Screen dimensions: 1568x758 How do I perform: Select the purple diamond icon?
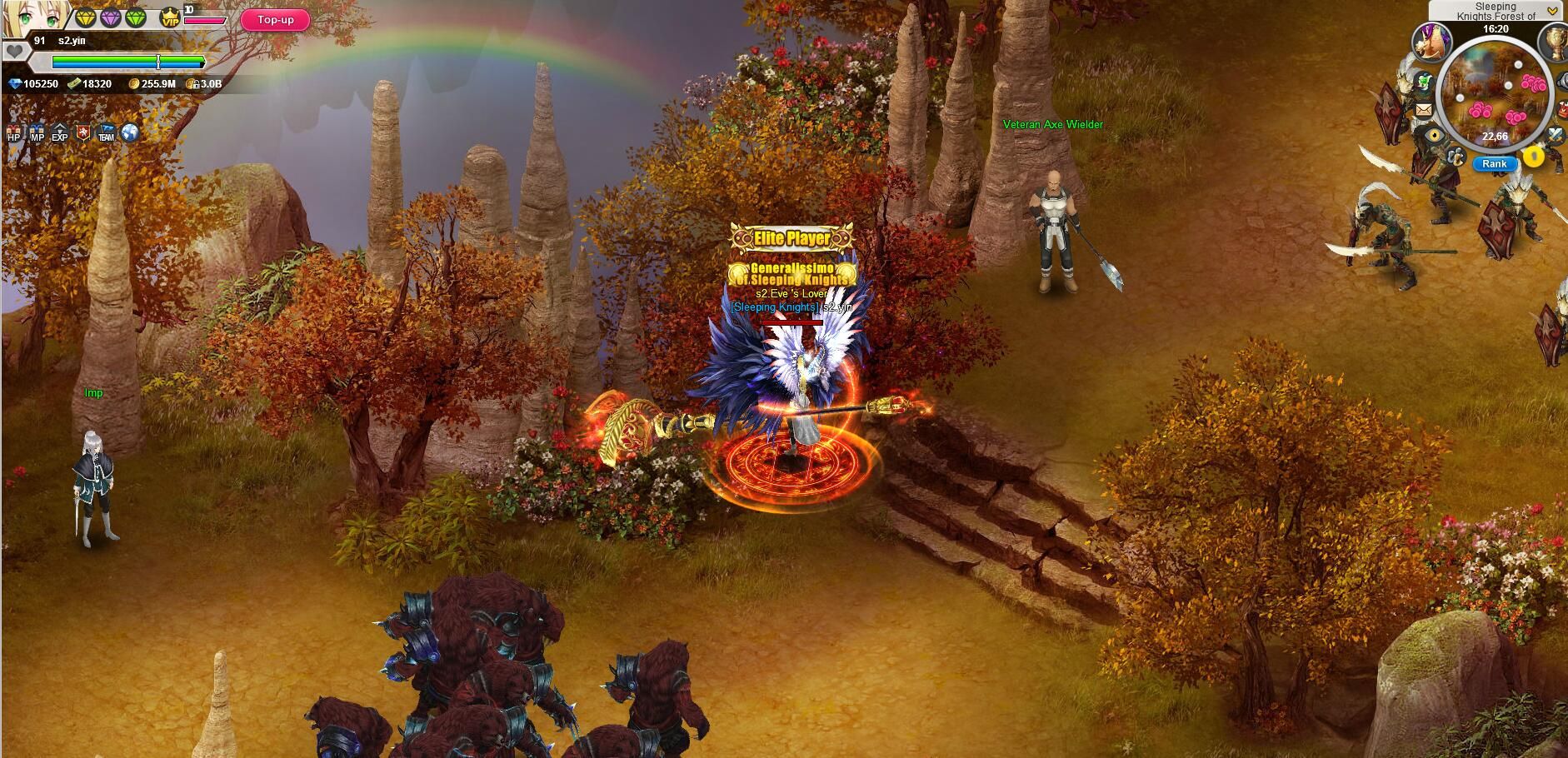111,18
